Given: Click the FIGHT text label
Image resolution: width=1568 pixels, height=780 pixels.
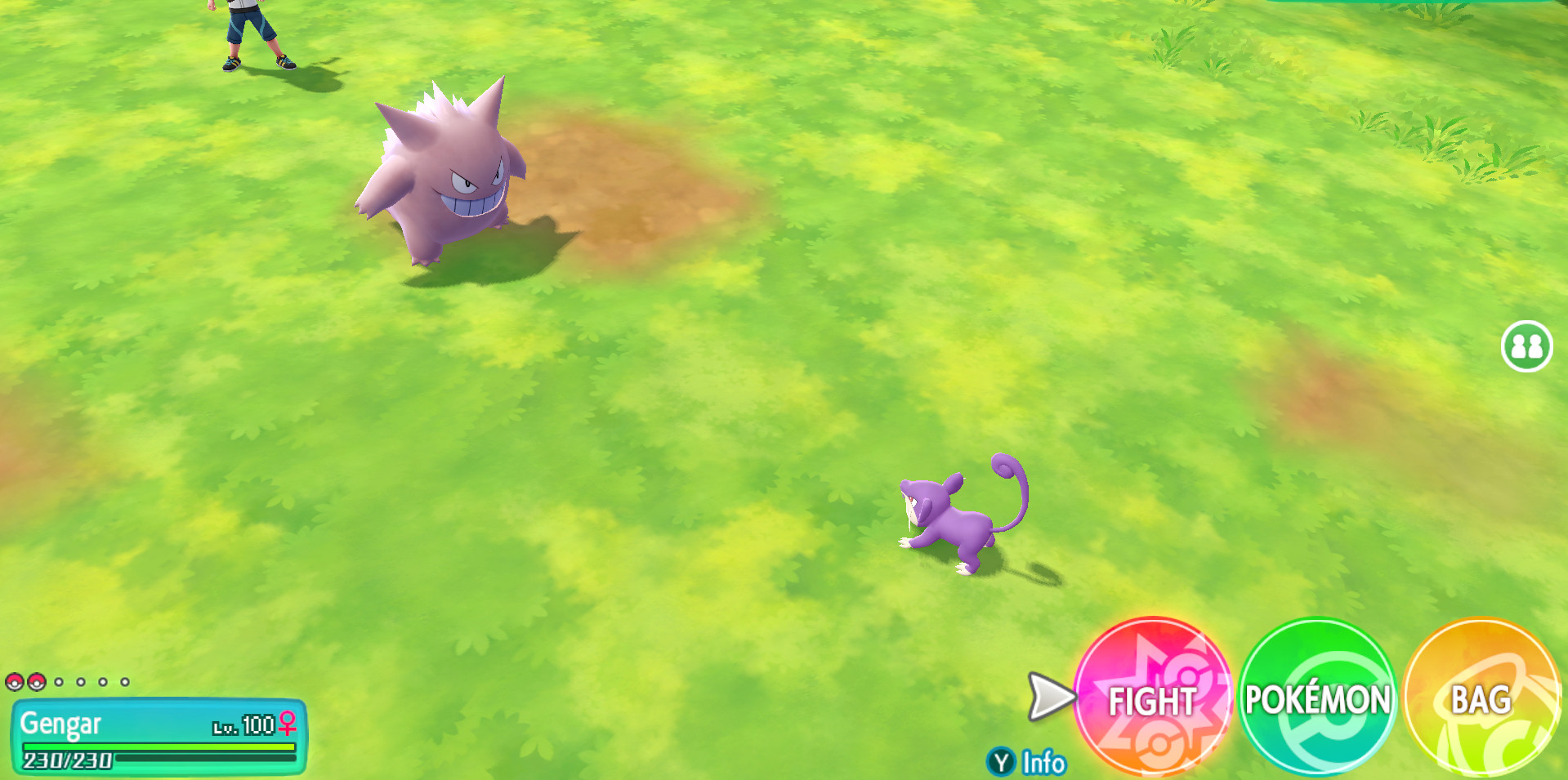Looking at the screenshot, I should (1153, 700).
